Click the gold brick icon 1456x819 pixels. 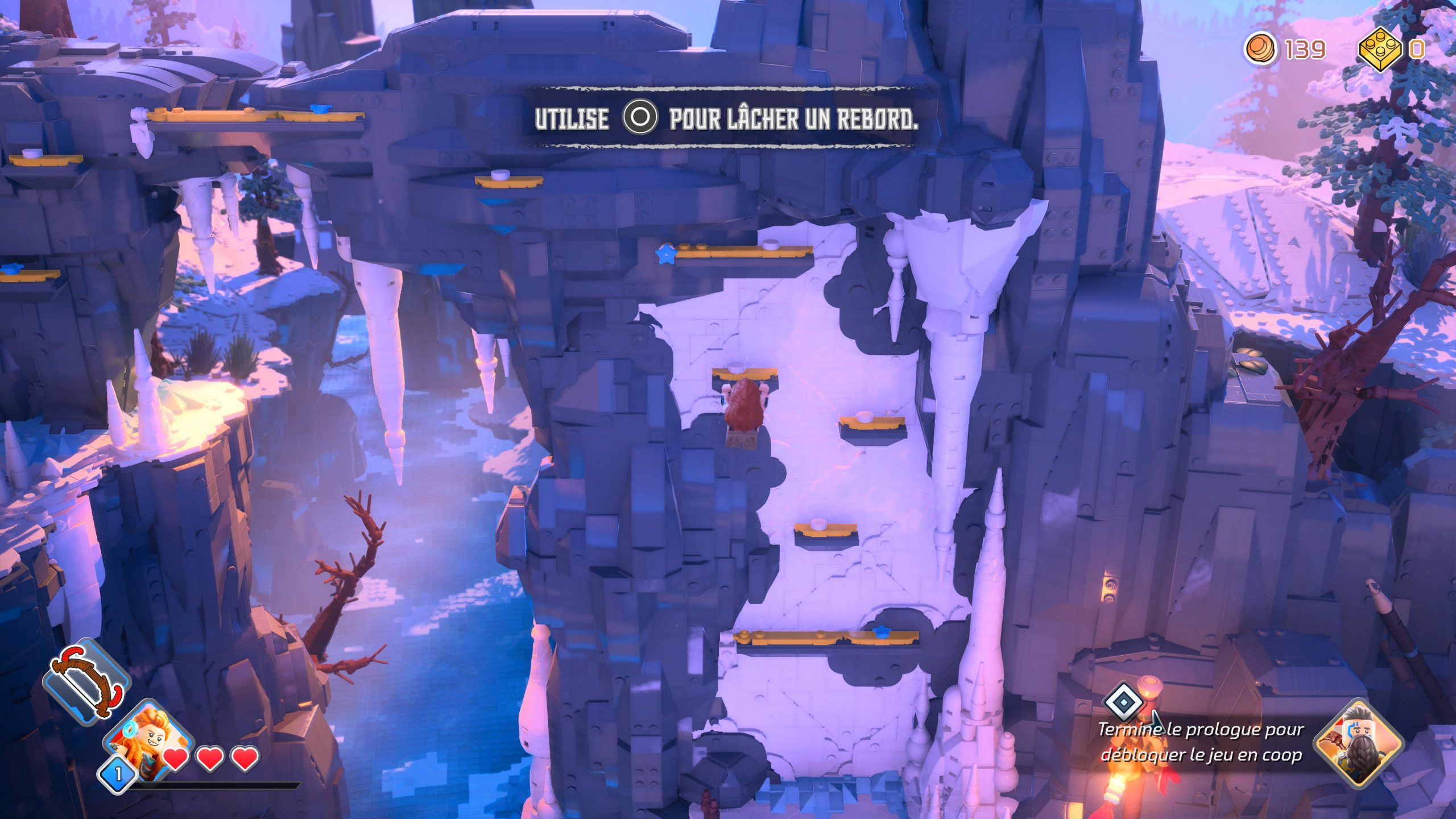1380,49
